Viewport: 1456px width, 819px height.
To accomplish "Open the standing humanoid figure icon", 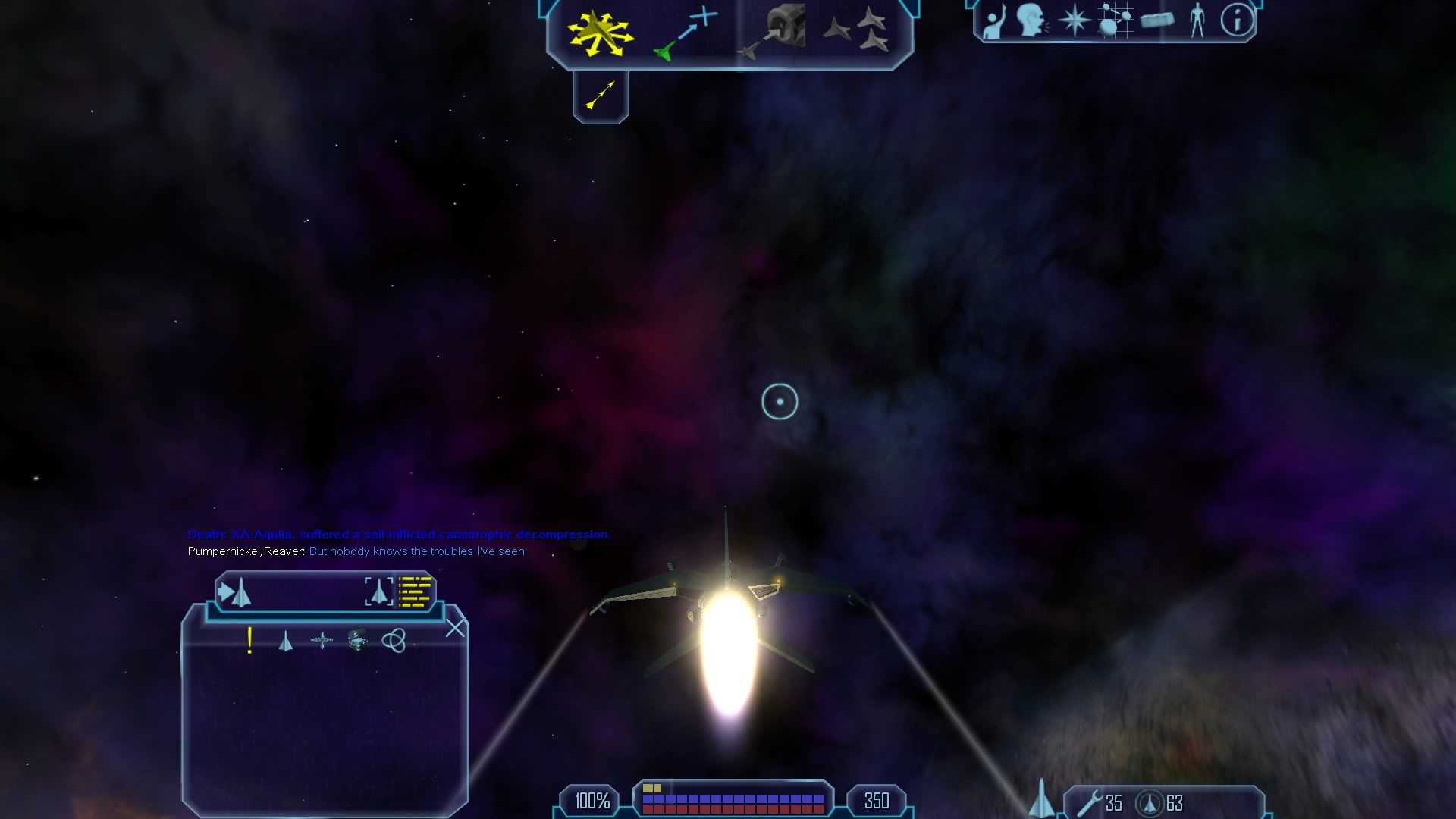I will tap(1197, 20).
